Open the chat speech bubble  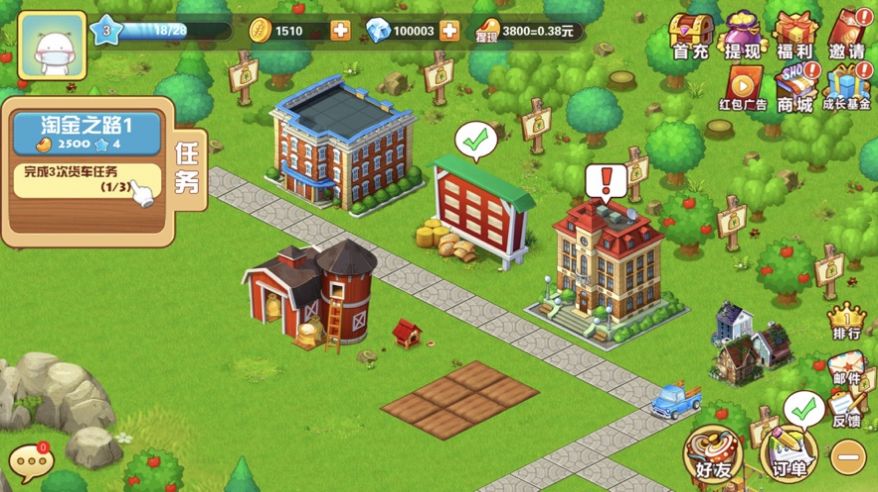click(29, 463)
